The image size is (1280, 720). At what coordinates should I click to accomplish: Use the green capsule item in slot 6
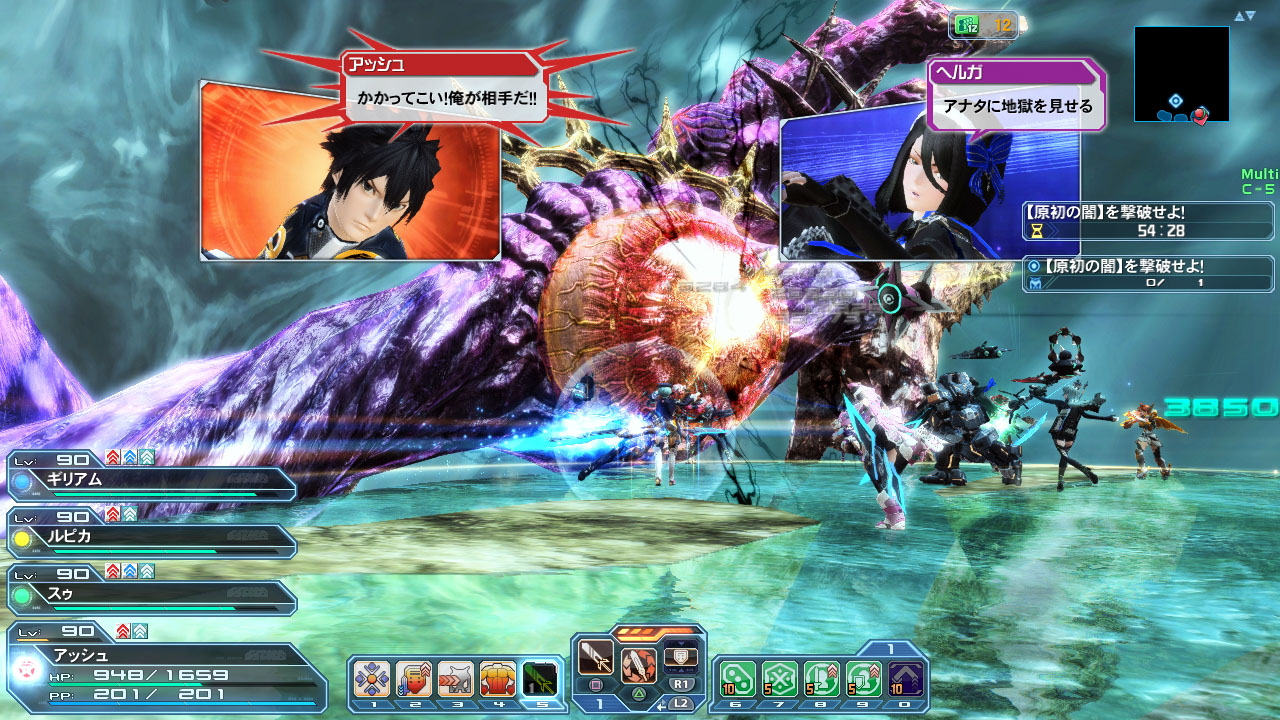pyautogui.click(x=738, y=678)
